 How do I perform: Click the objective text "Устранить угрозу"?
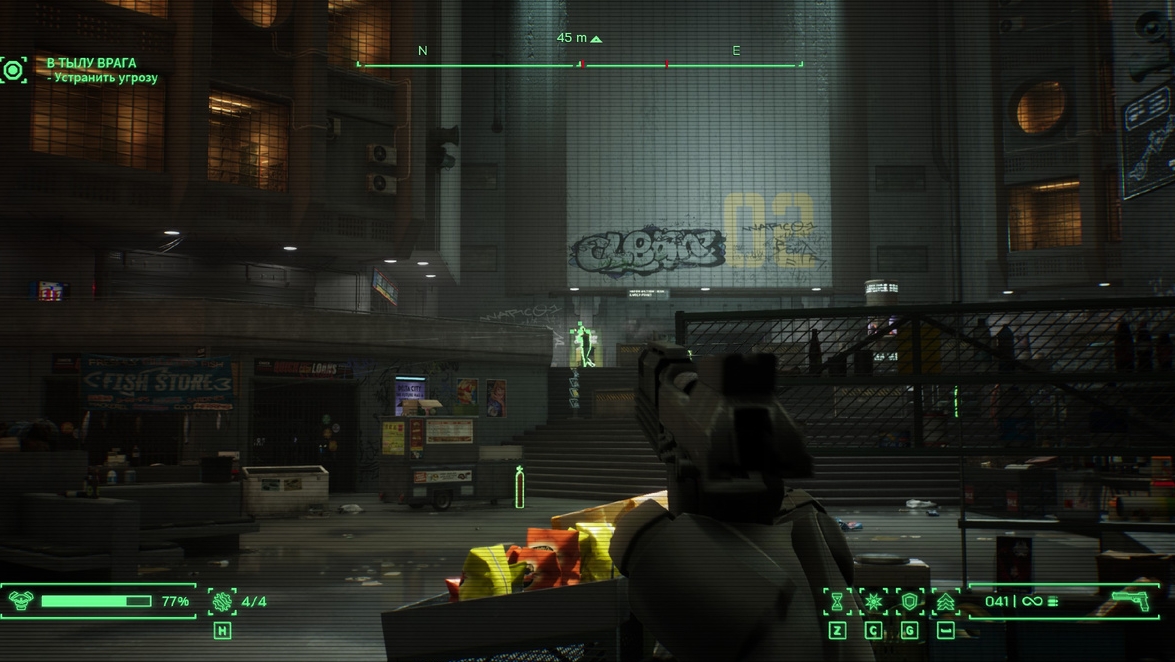click(106, 78)
